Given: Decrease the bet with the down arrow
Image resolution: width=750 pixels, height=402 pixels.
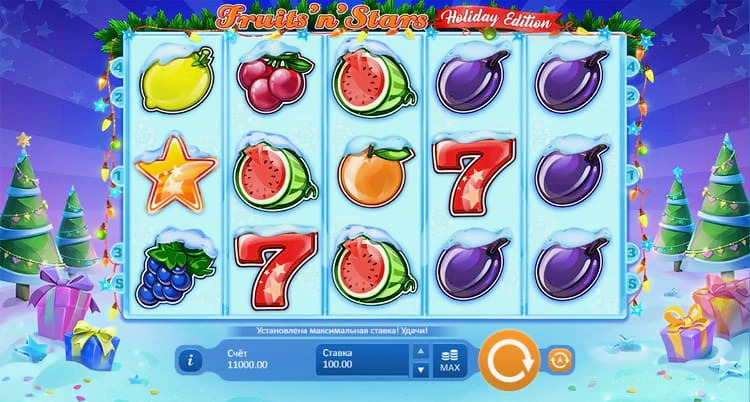Looking at the screenshot, I should coord(421,368).
